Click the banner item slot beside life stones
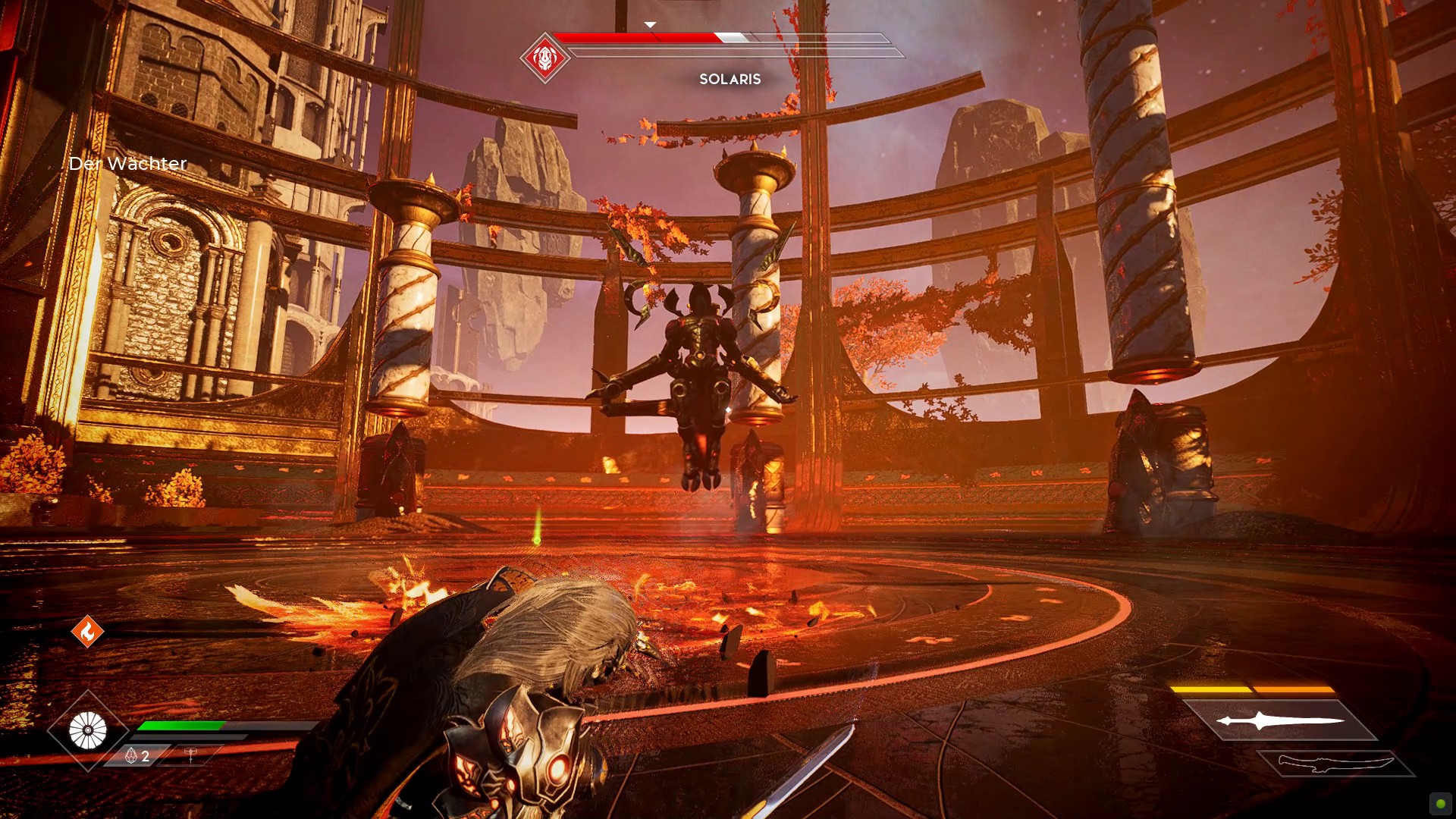Viewport: 1456px width, 819px height. pyautogui.click(x=190, y=755)
